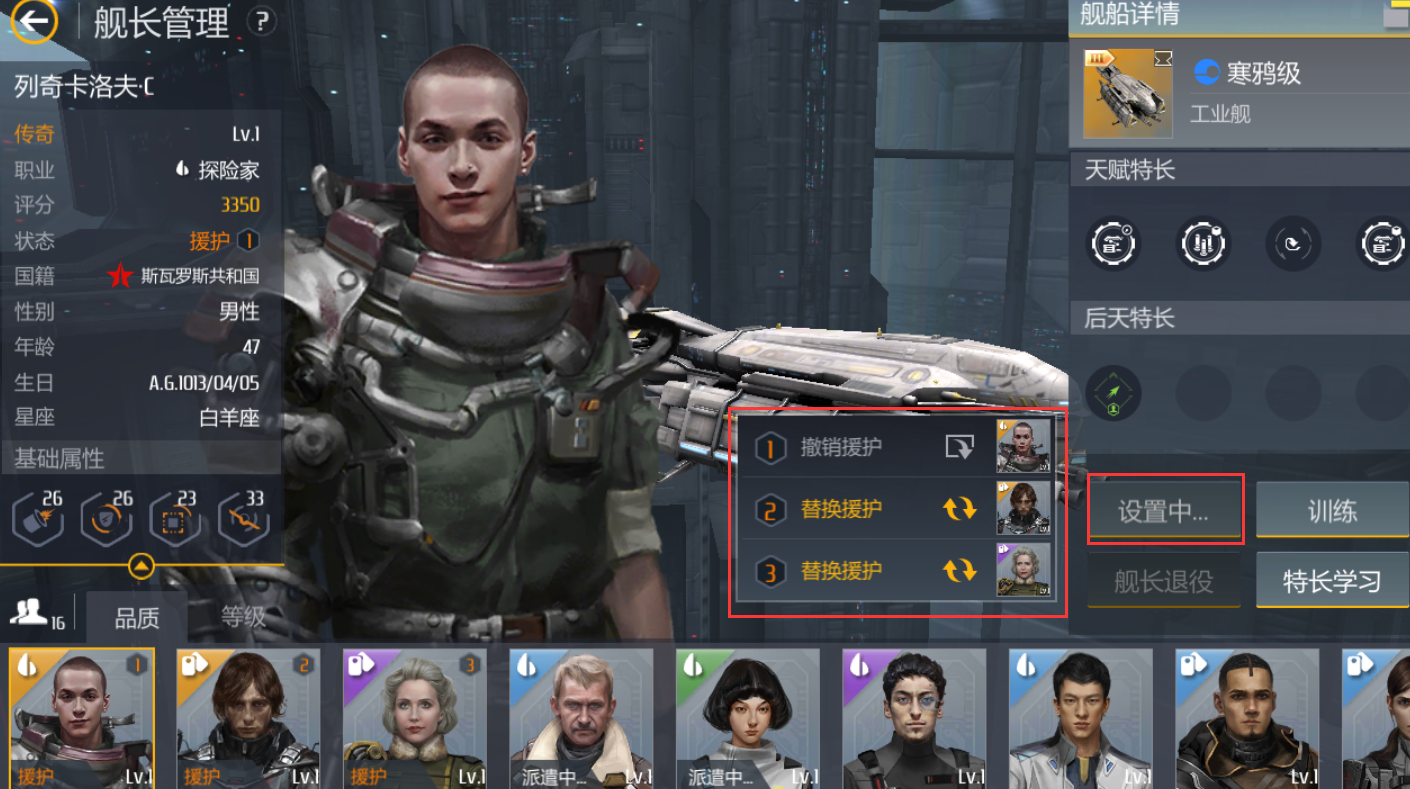
Task: Open the captain management help question mark
Action: (261, 21)
